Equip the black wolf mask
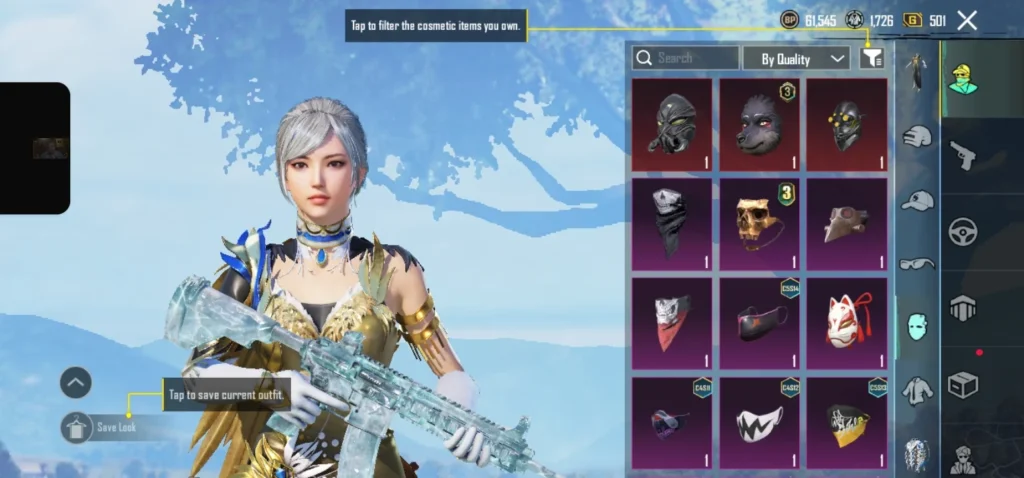Image resolution: width=1024 pixels, height=478 pixels. click(x=759, y=125)
